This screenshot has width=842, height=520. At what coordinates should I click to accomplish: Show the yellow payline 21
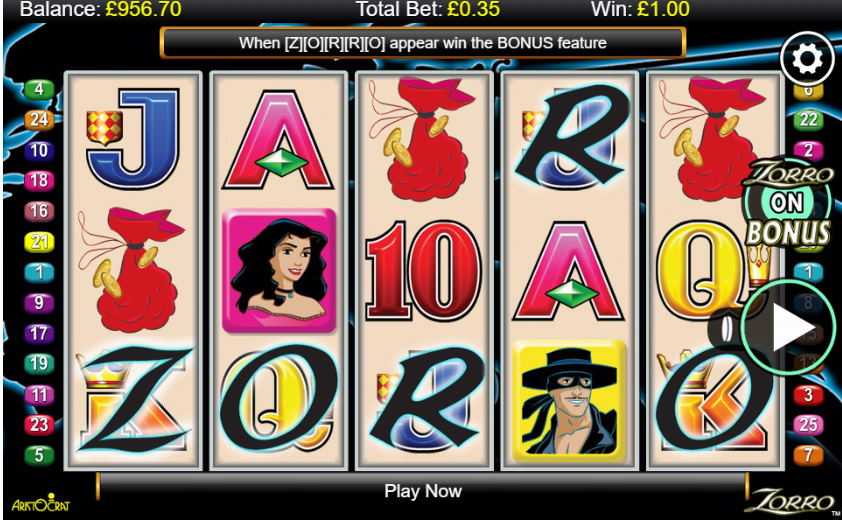[39, 241]
